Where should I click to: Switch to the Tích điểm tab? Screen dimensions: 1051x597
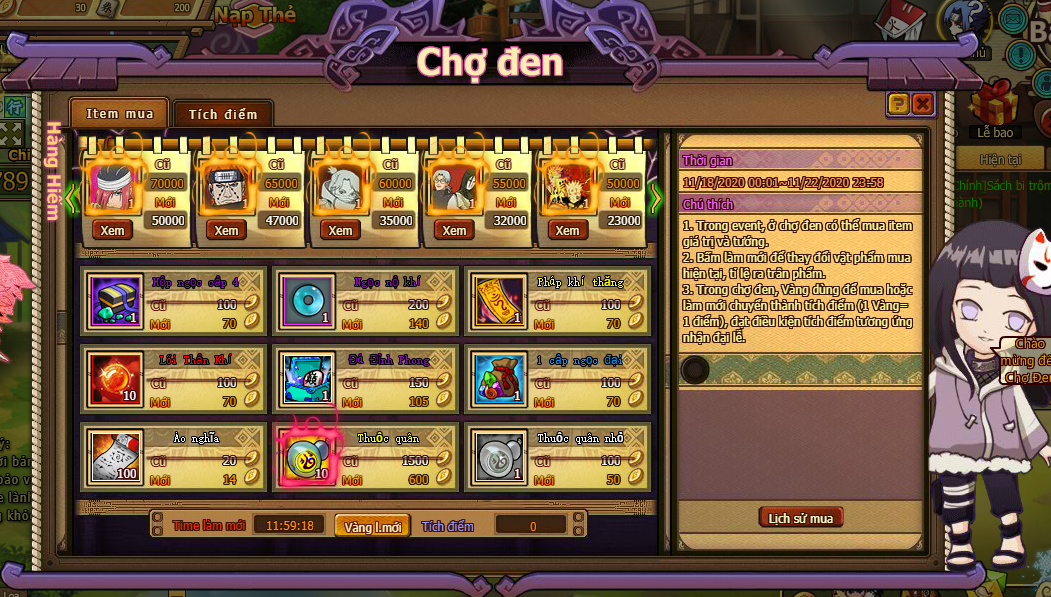[x=223, y=114]
